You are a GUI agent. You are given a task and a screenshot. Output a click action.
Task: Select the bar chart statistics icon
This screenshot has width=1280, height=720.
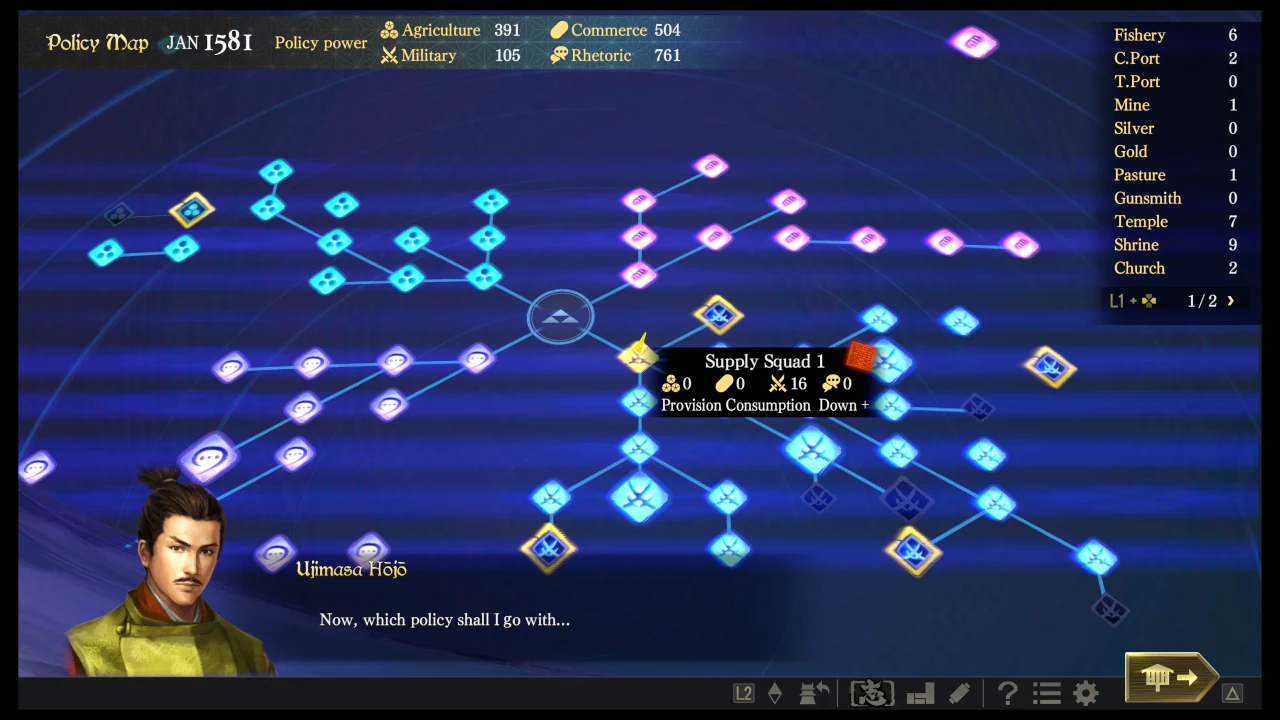pyautogui.click(x=920, y=692)
